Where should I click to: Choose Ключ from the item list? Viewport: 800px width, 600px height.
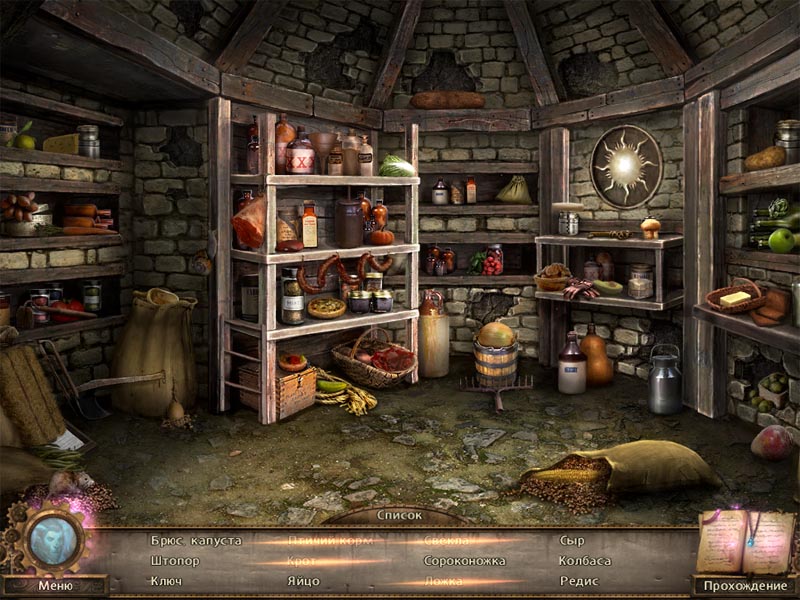coord(166,581)
